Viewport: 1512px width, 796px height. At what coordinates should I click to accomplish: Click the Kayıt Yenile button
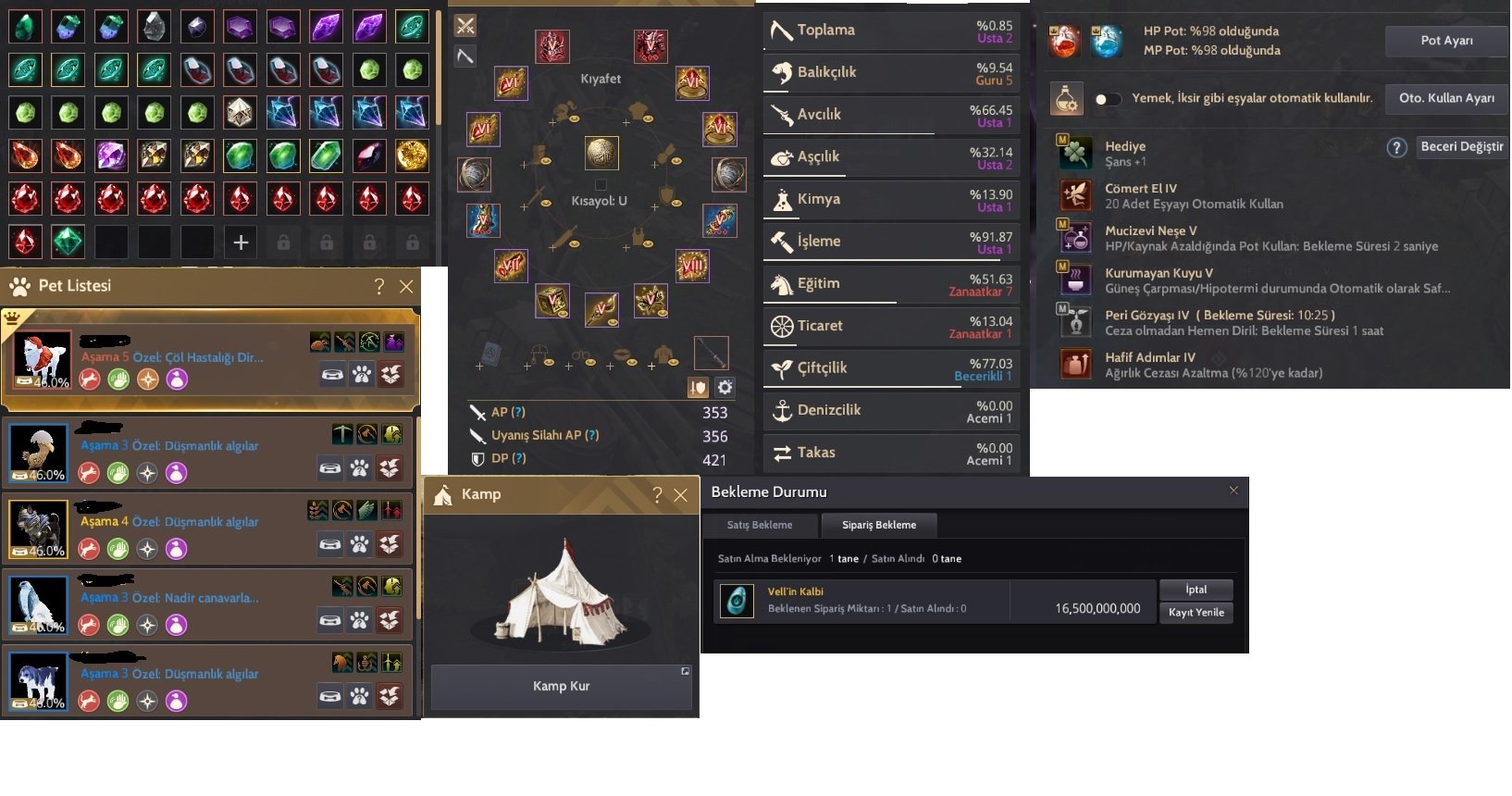1196,612
